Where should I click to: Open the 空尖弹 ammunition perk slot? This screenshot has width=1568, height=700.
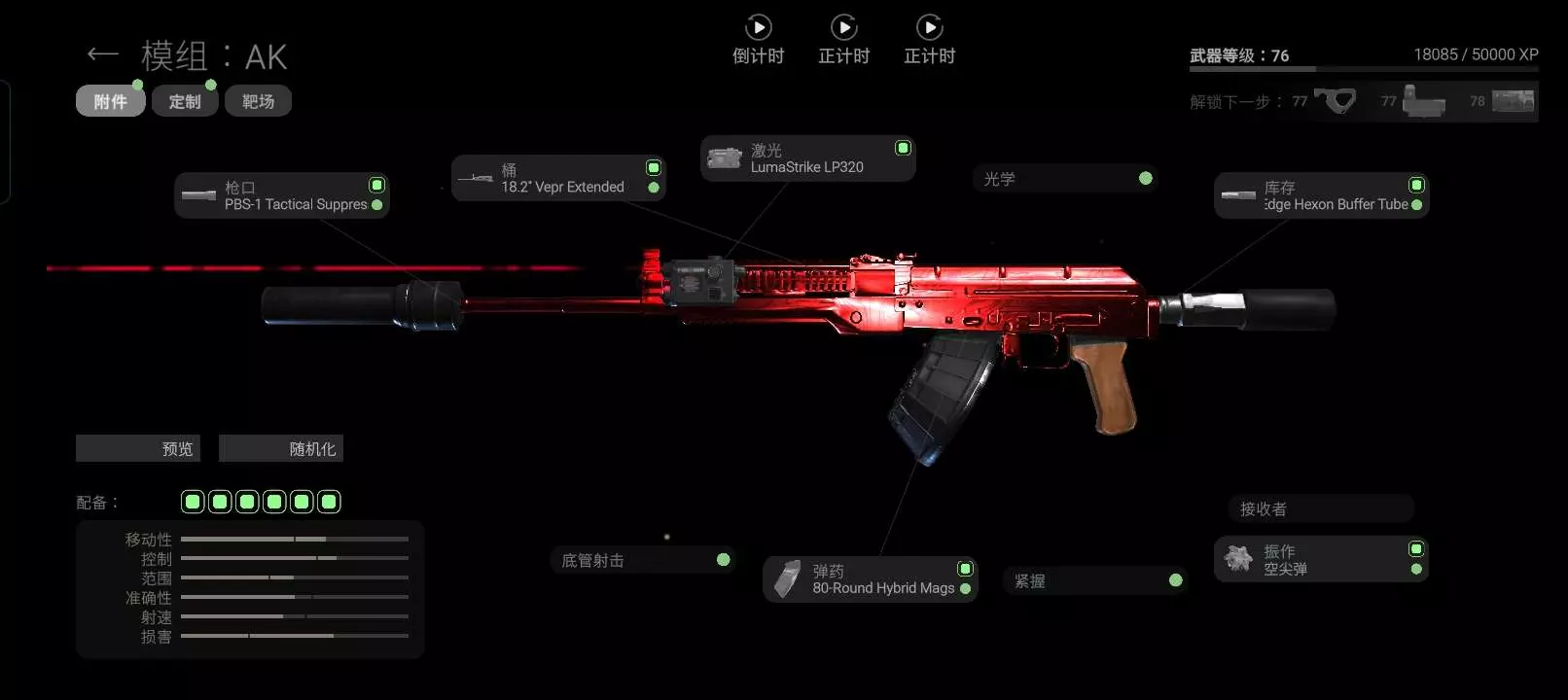(1320, 560)
